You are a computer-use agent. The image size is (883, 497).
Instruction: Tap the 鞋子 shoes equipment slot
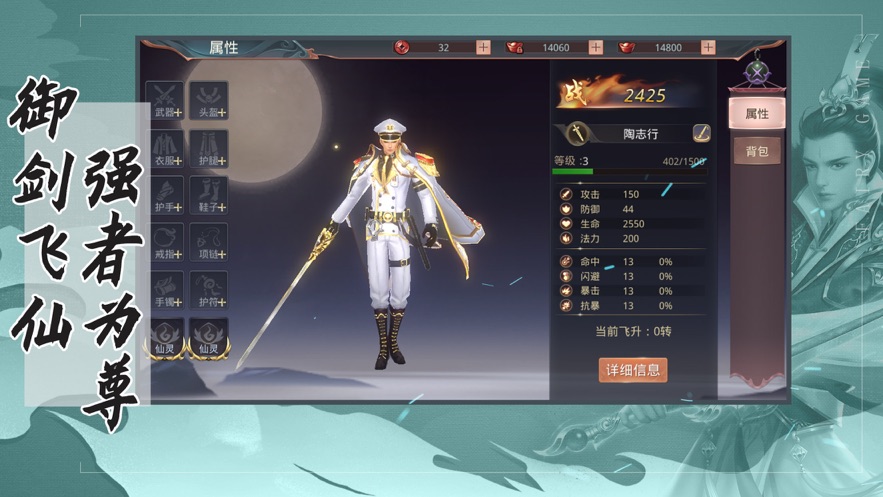(209, 195)
